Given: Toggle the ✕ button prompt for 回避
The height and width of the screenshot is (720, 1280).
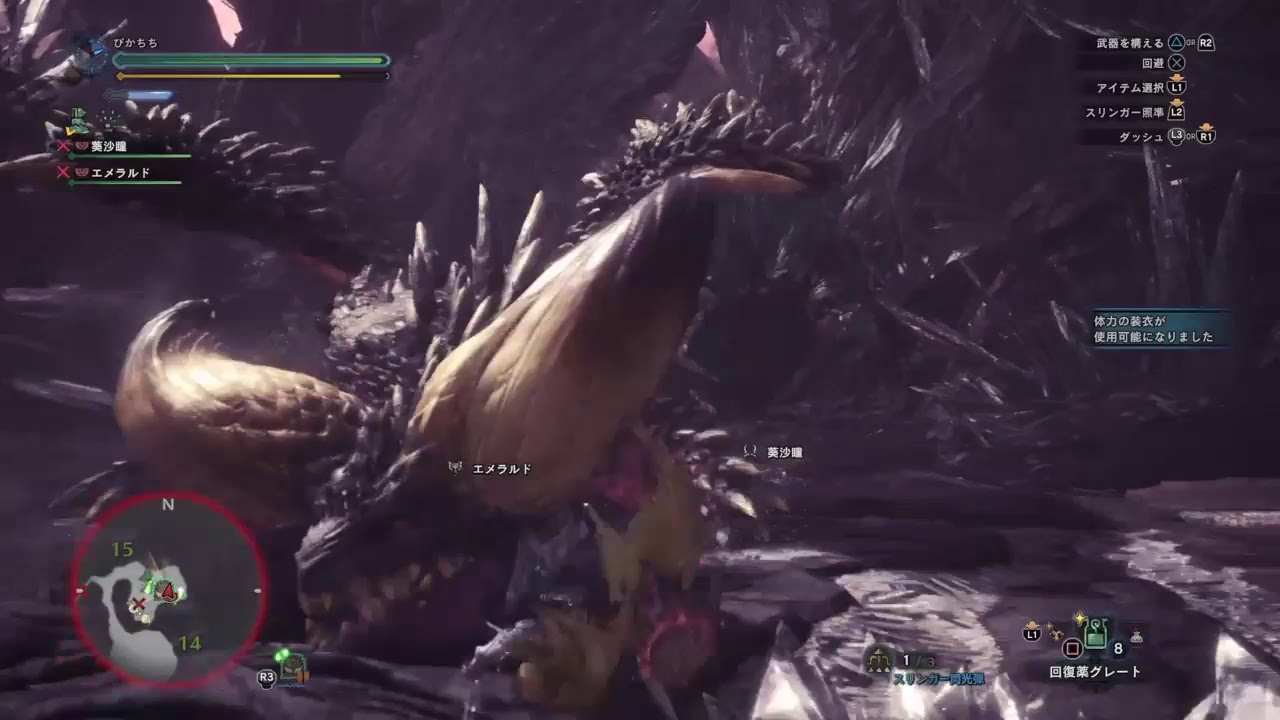Looking at the screenshot, I should 1177,61.
